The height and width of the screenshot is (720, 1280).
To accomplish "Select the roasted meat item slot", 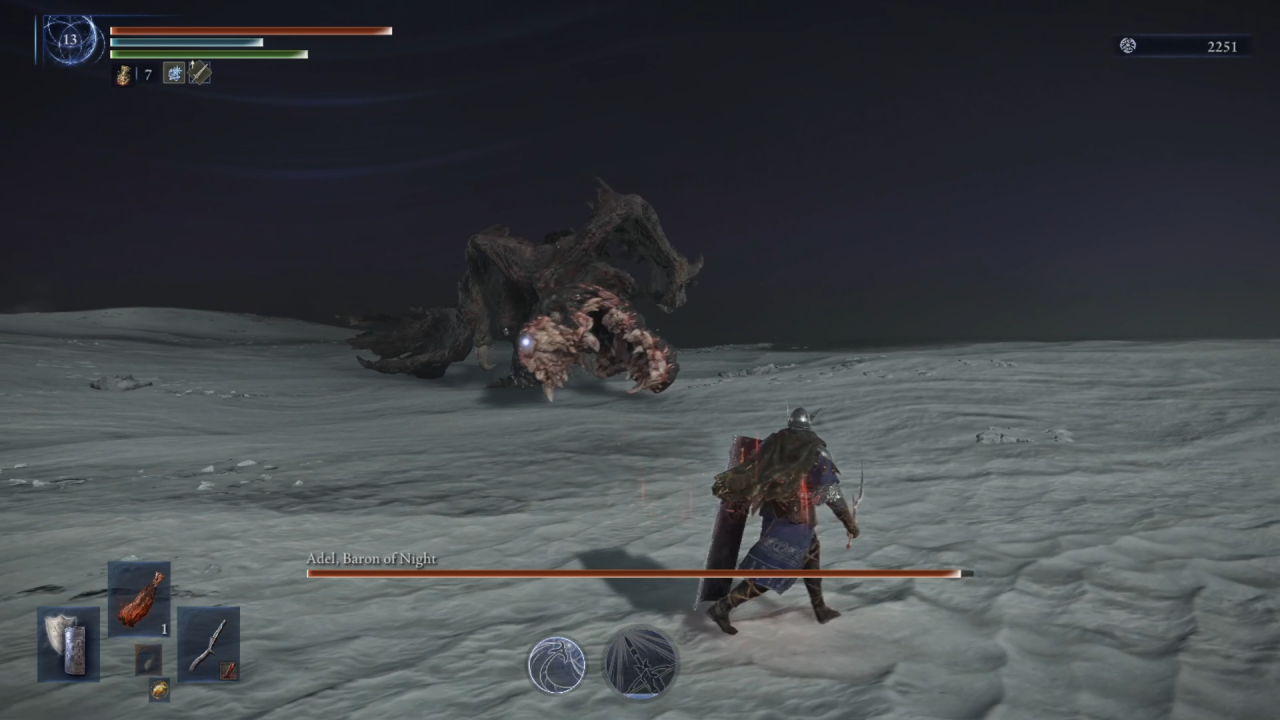I will (x=139, y=599).
